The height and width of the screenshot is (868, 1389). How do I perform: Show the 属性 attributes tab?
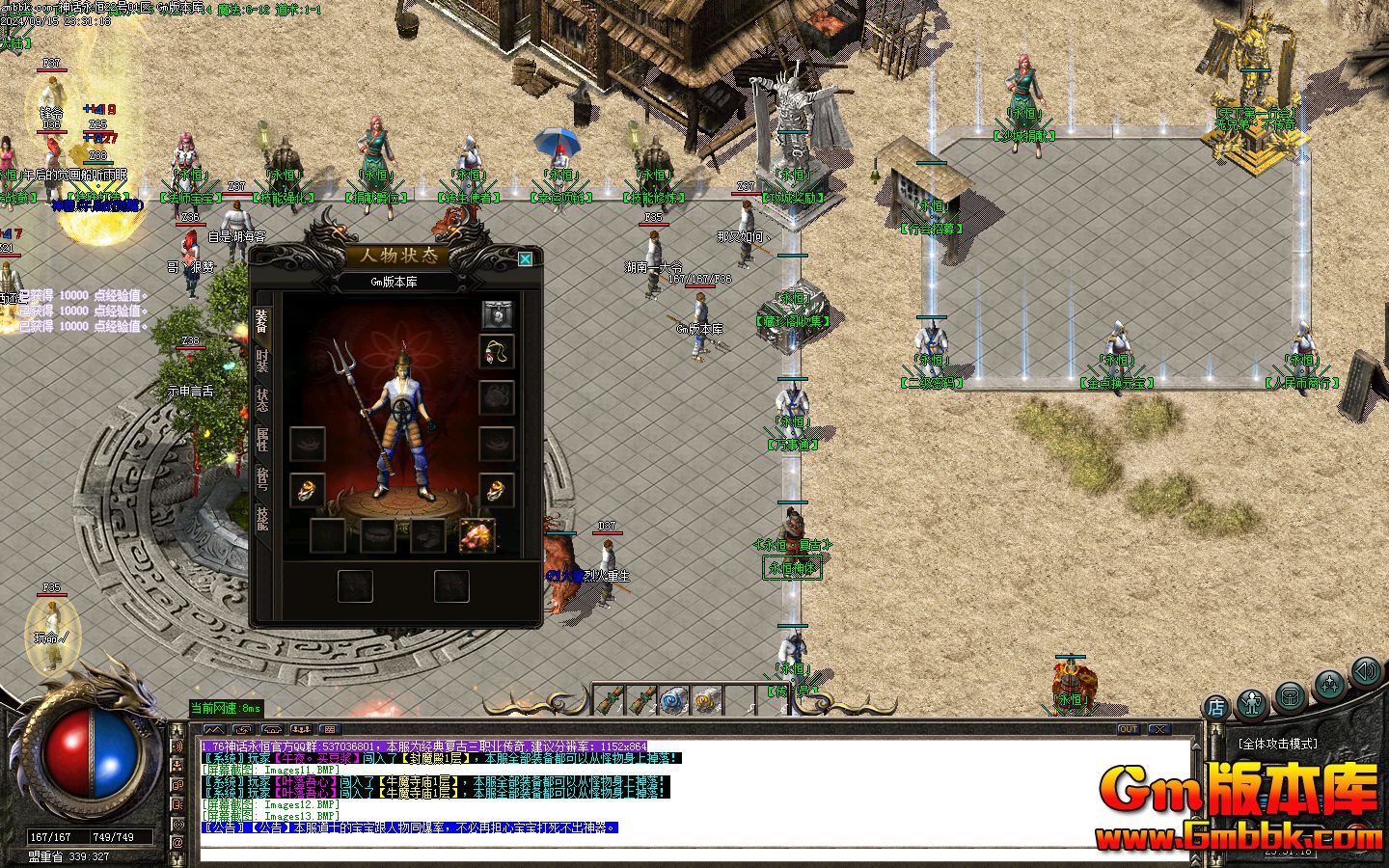[261, 440]
